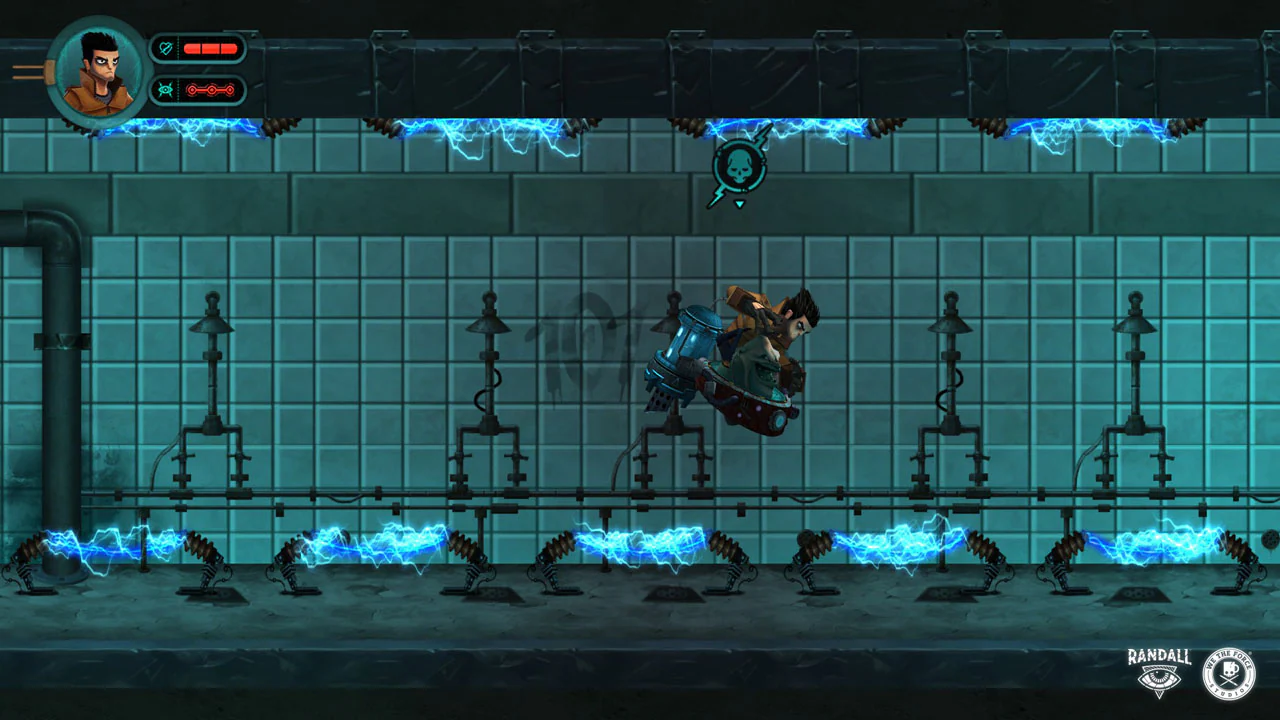Click the crossed-eye psychic power icon

(x=163, y=90)
